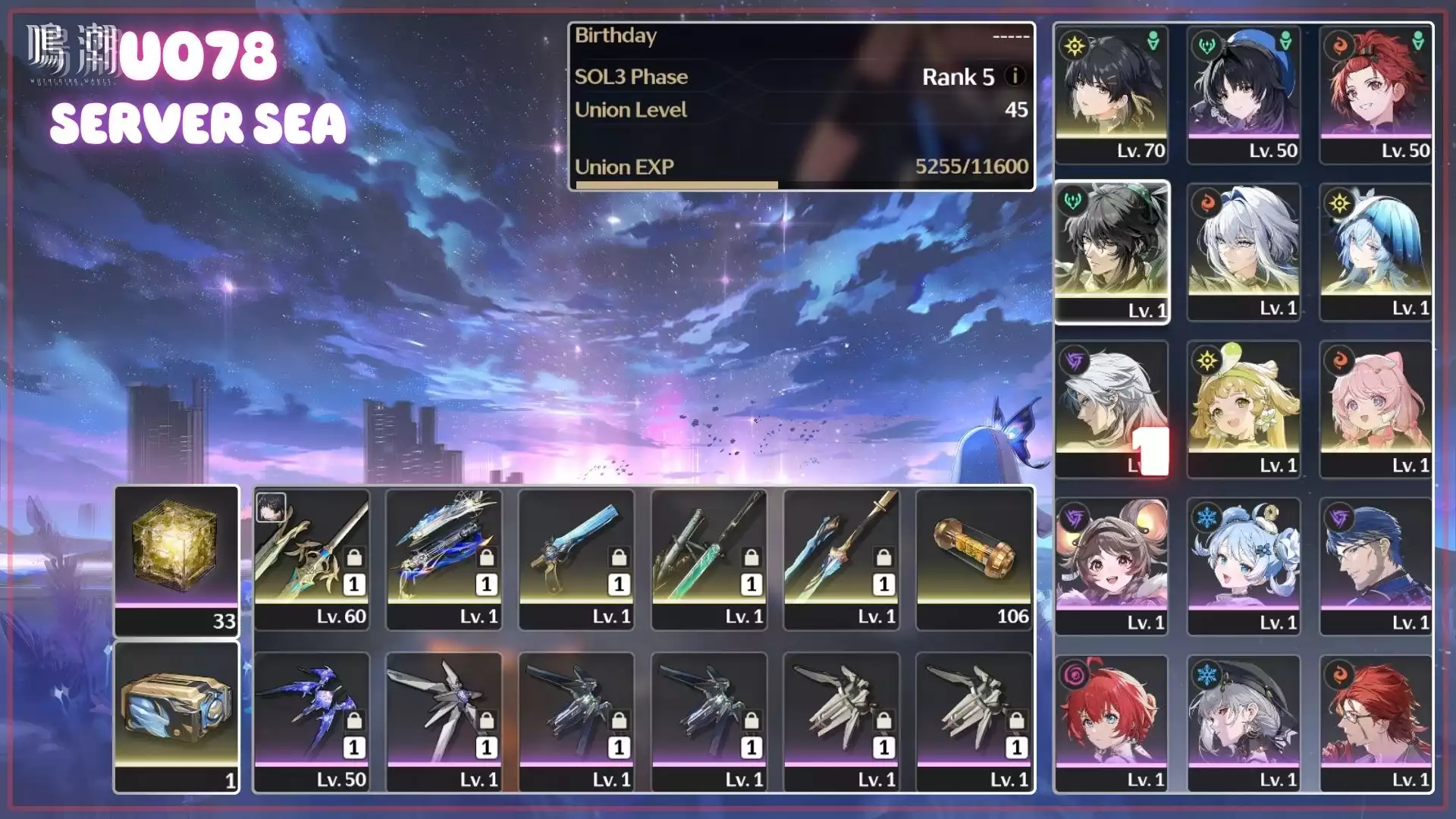Open the blue supply chest item slot
This screenshot has width=1456, height=819.
coord(176,717)
